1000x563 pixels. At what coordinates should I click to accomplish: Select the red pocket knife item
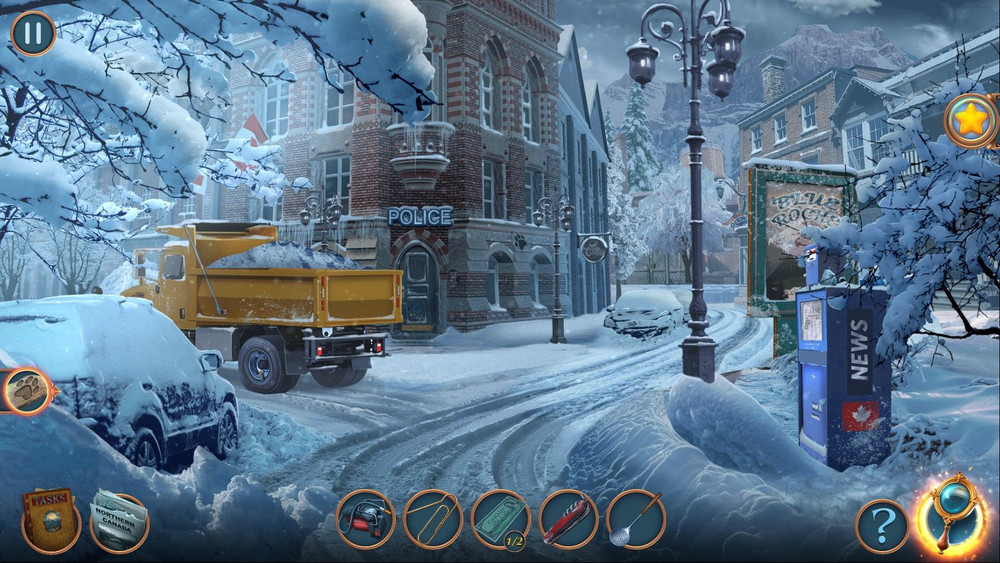click(568, 520)
